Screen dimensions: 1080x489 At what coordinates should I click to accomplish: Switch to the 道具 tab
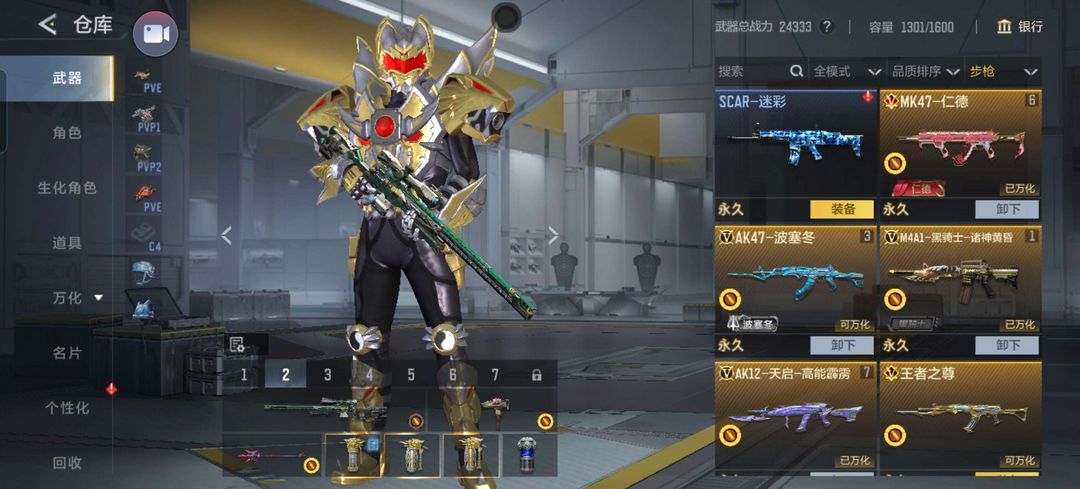click(x=66, y=242)
